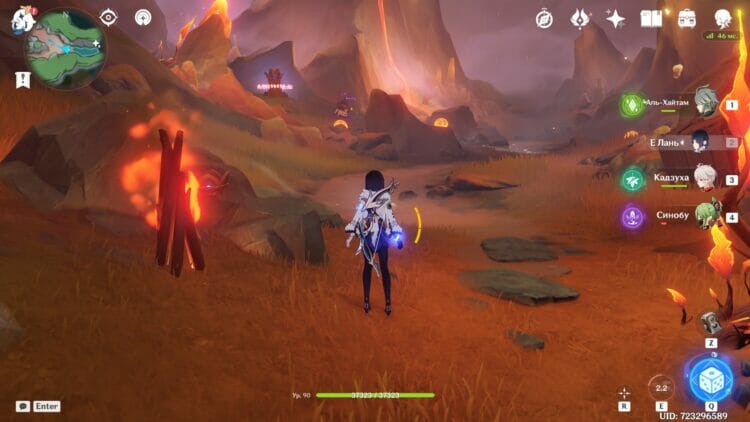Use the Elemental Skill showing 2.2 cooldown
Image resolution: width=750 pixels, height=422 pixels.
click(660, 387)
